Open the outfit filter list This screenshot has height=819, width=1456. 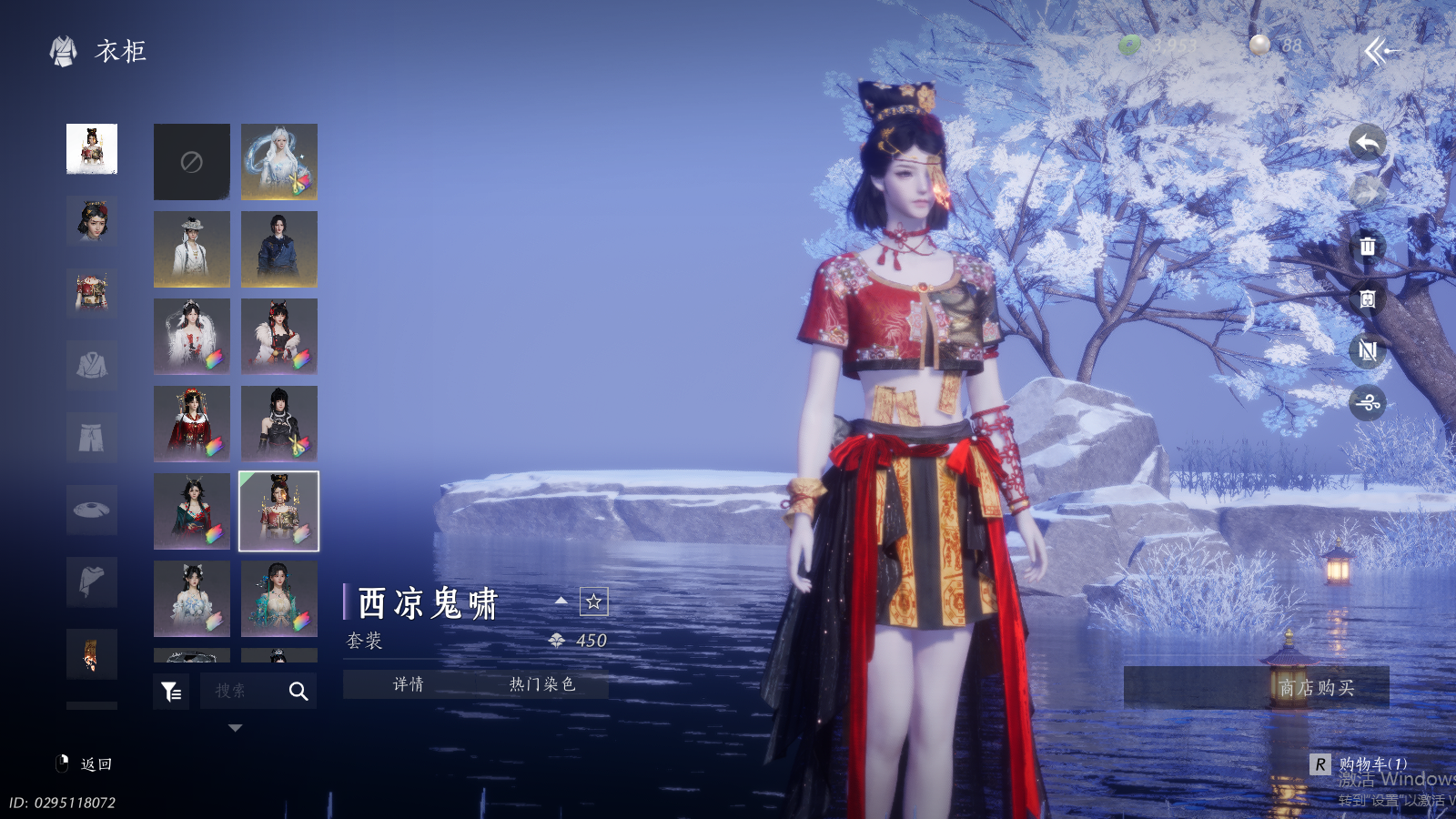click(x=171, y=692)
